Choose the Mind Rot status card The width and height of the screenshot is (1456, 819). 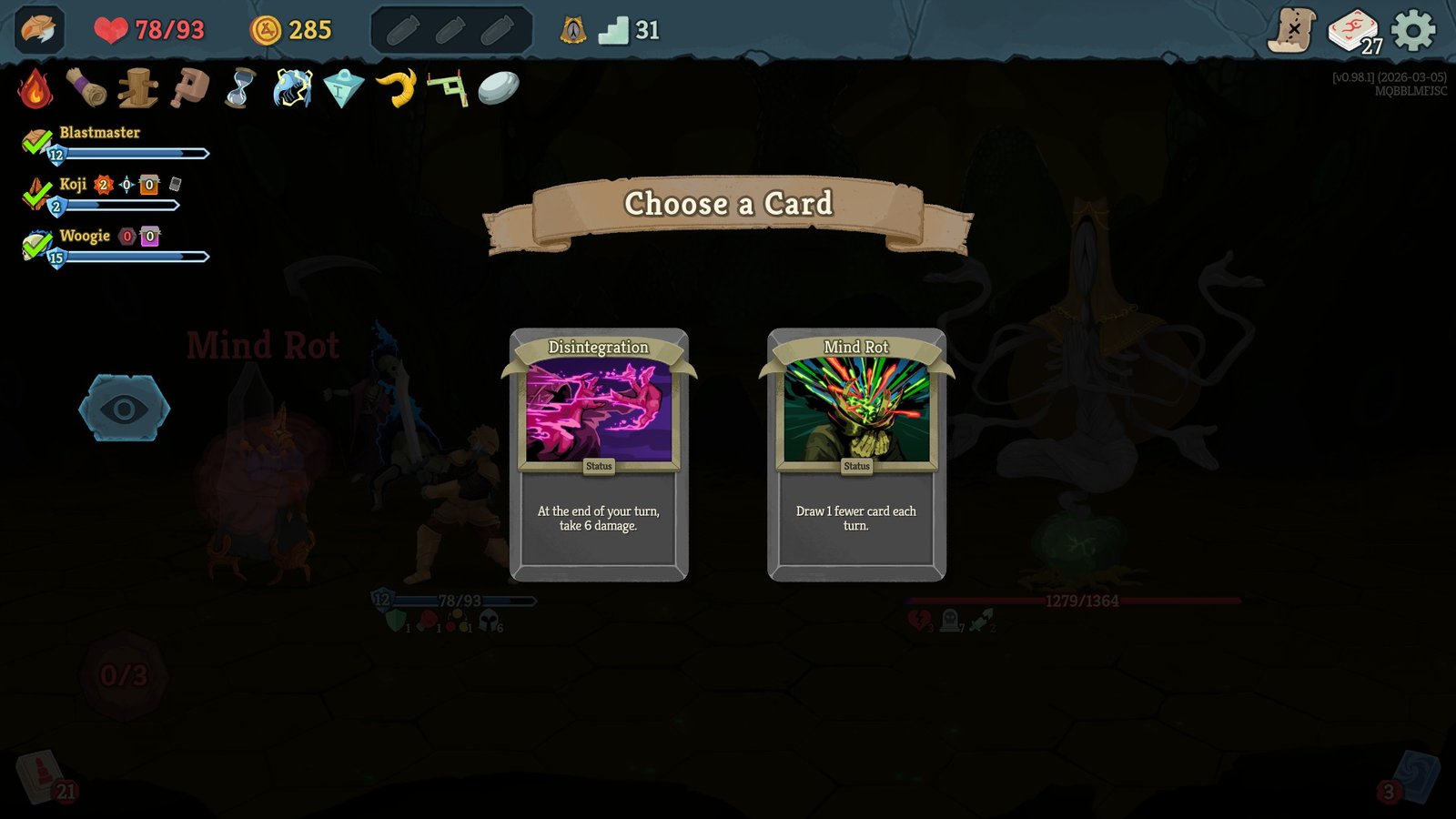pyautogui.click(x=856, y=455)
